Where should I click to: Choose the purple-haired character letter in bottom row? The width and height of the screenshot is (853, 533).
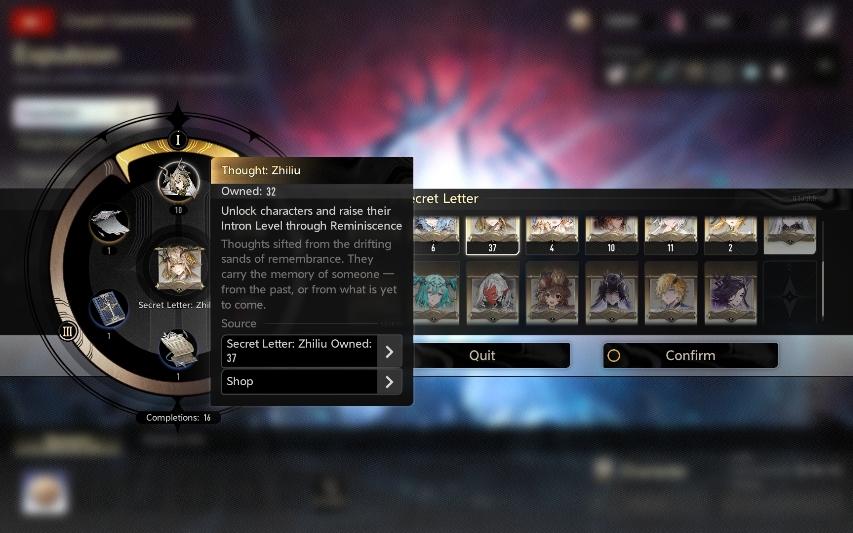click(730, 292)
